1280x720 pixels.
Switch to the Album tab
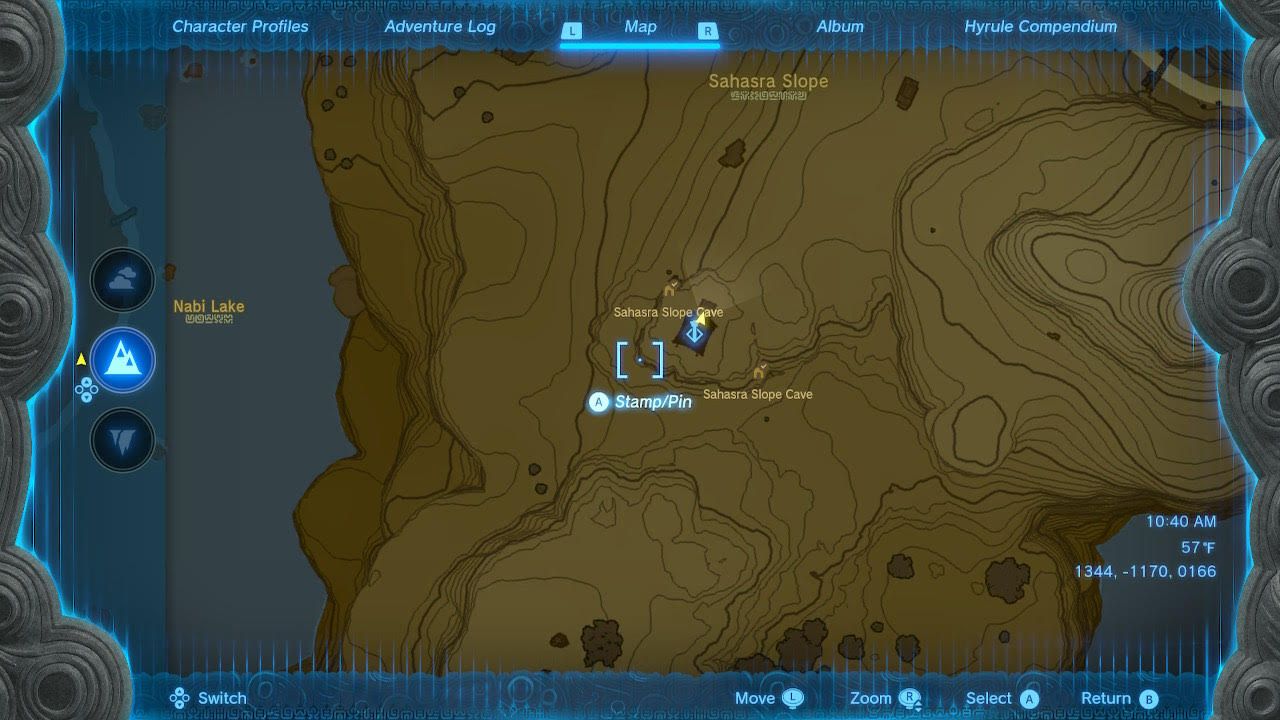point(839,26)
